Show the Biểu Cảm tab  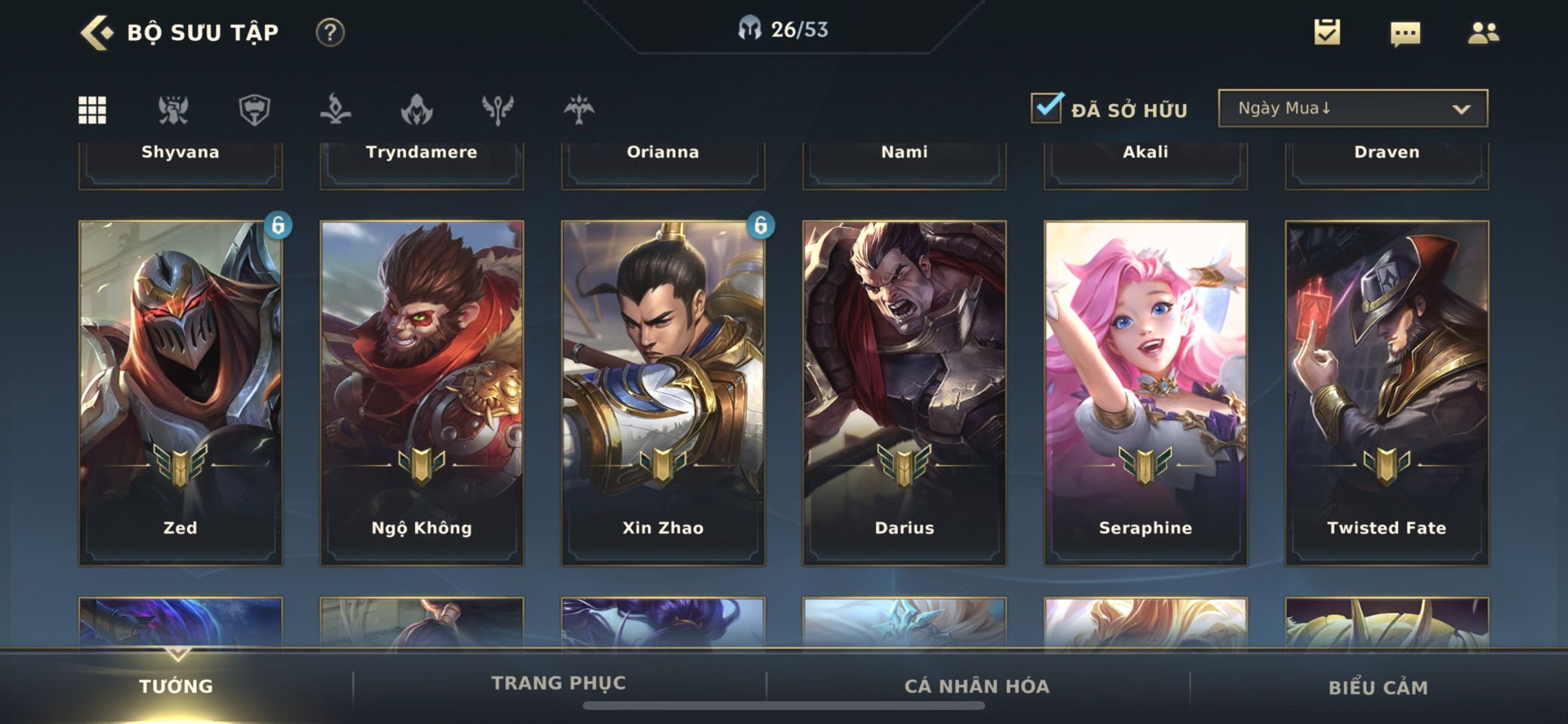[1378, 687]
